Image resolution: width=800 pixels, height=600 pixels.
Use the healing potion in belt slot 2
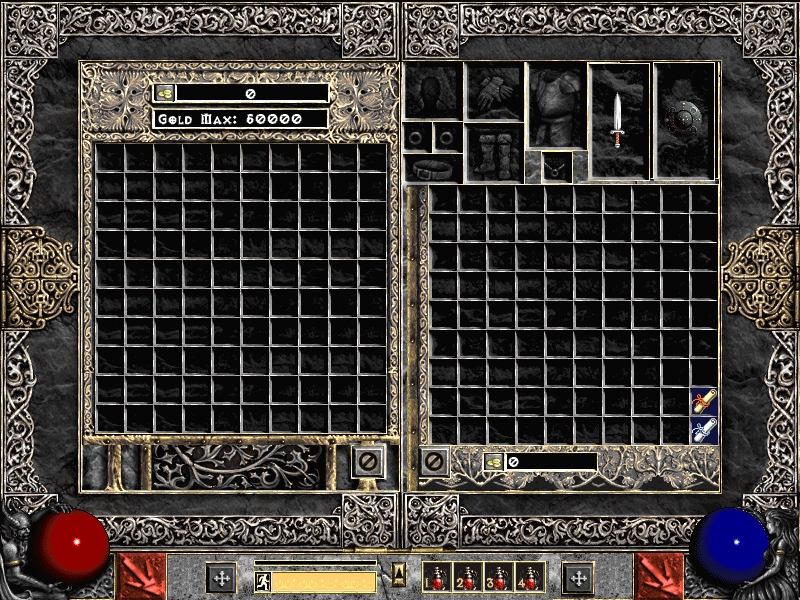[x=467, y=578]
